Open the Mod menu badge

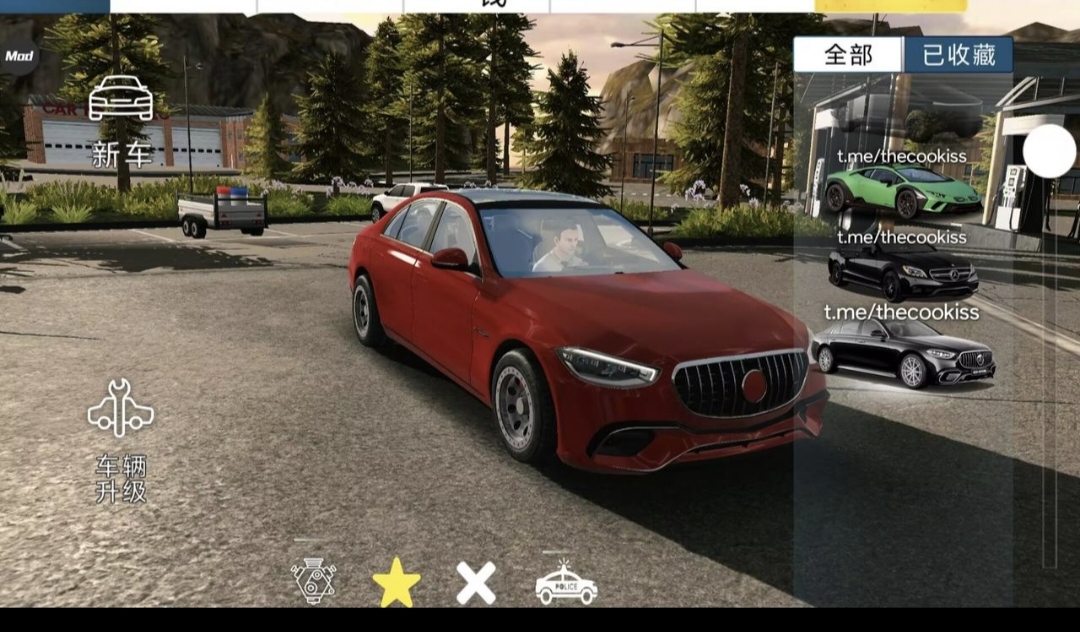(x=18, y=56)
